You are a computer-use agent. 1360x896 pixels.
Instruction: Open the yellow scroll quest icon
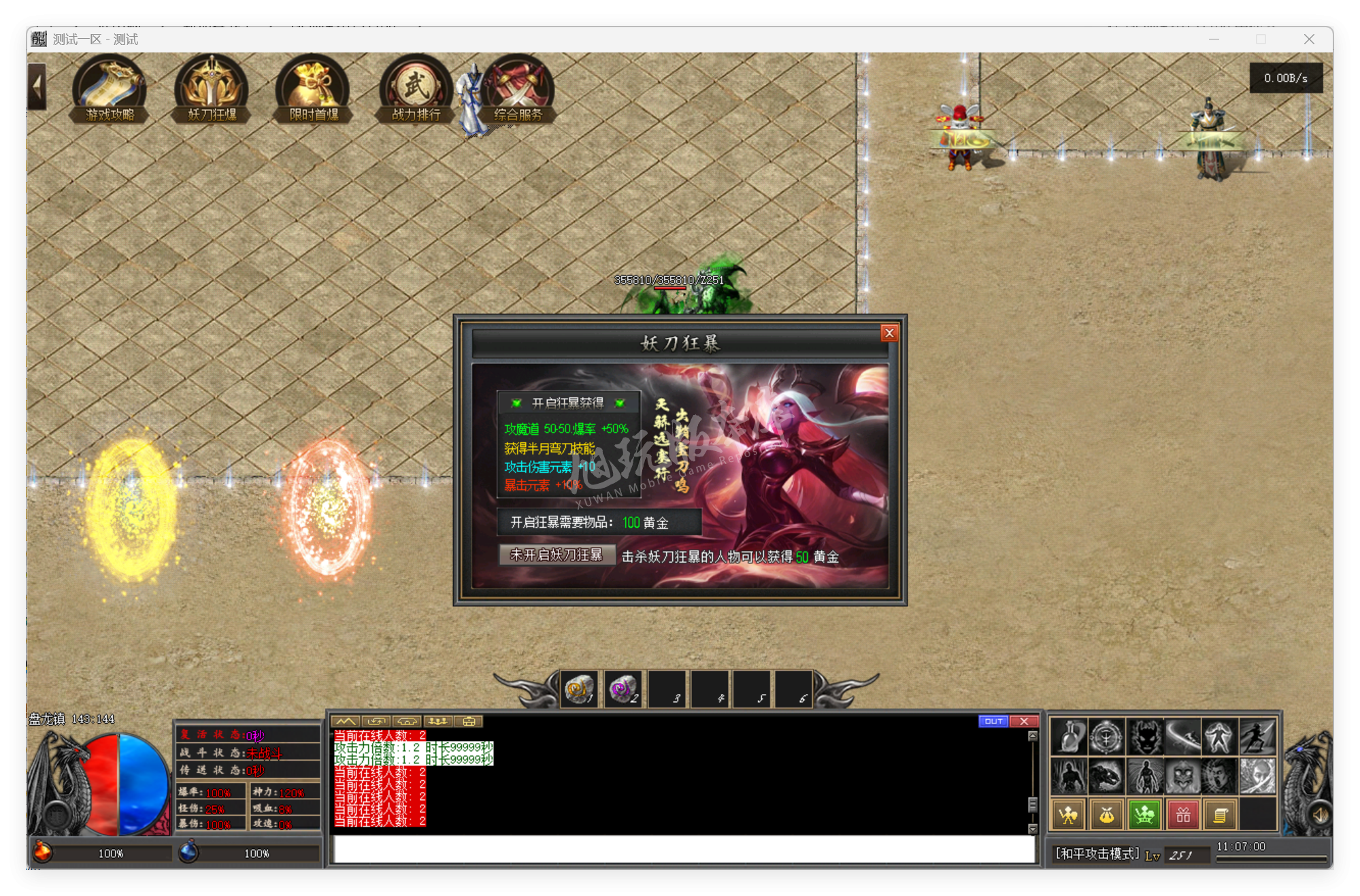(1221, 814)
